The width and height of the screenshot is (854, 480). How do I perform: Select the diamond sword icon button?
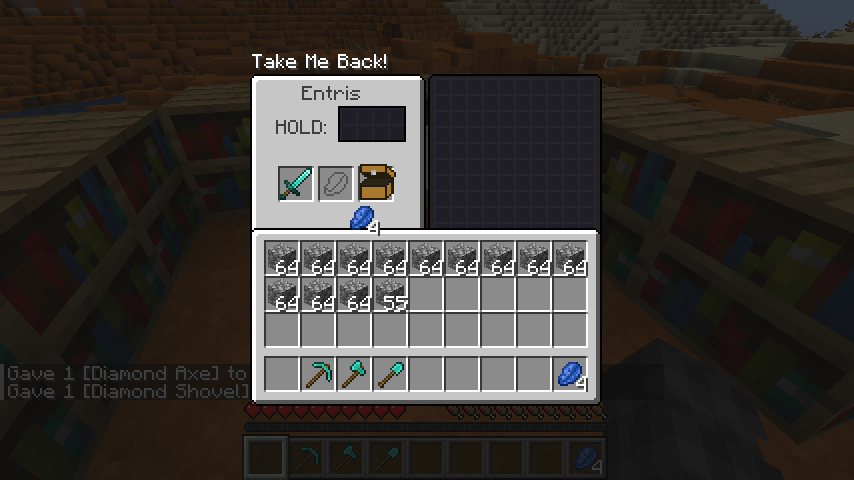pos(295,184)
